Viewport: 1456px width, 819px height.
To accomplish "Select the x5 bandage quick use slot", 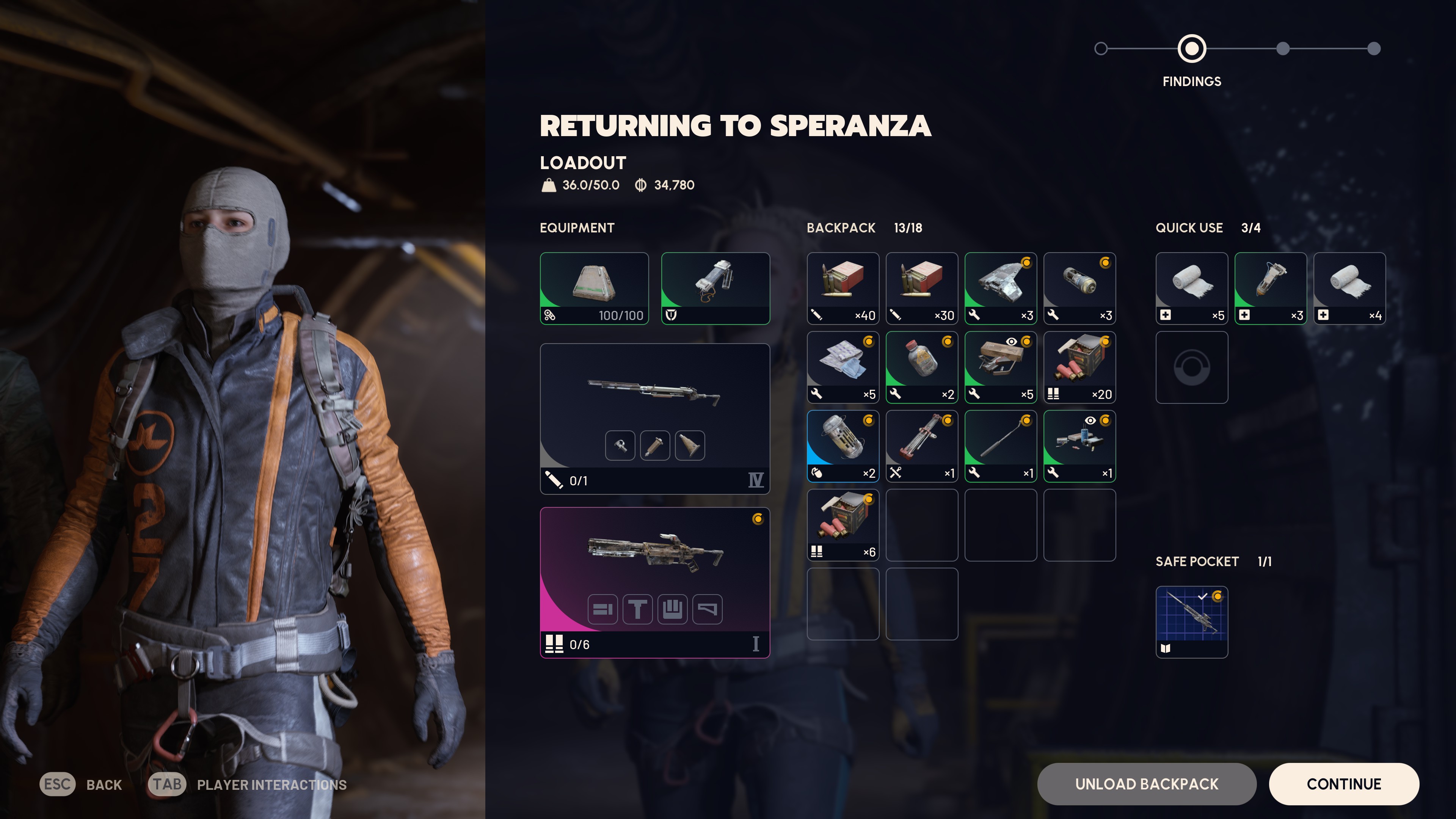I will (1191, 288).
